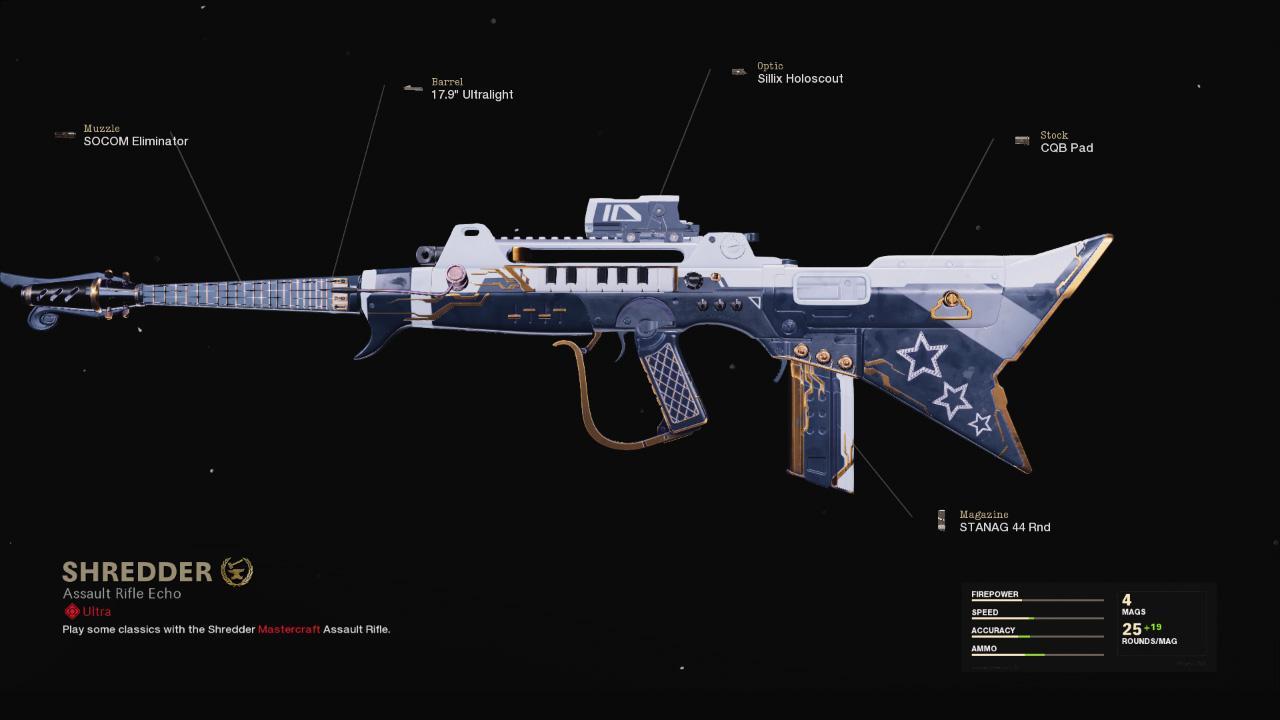Image resolution: width=1280 pixels, height=720 pixels.
Task: Select the SOCOM Eliminator muzzle attachment
Action: [x=135, y=141]
